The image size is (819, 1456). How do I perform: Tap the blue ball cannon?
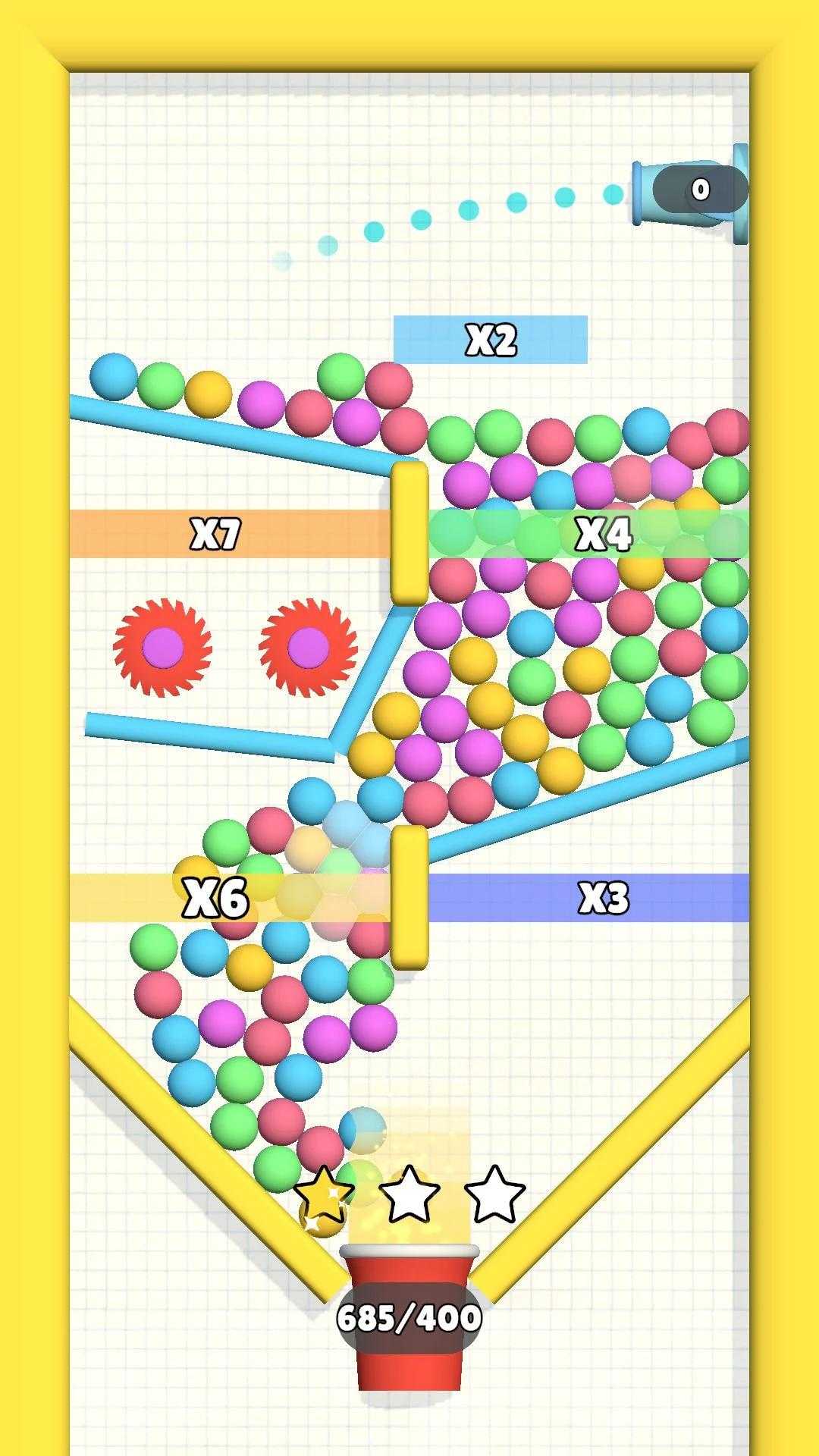690,193
